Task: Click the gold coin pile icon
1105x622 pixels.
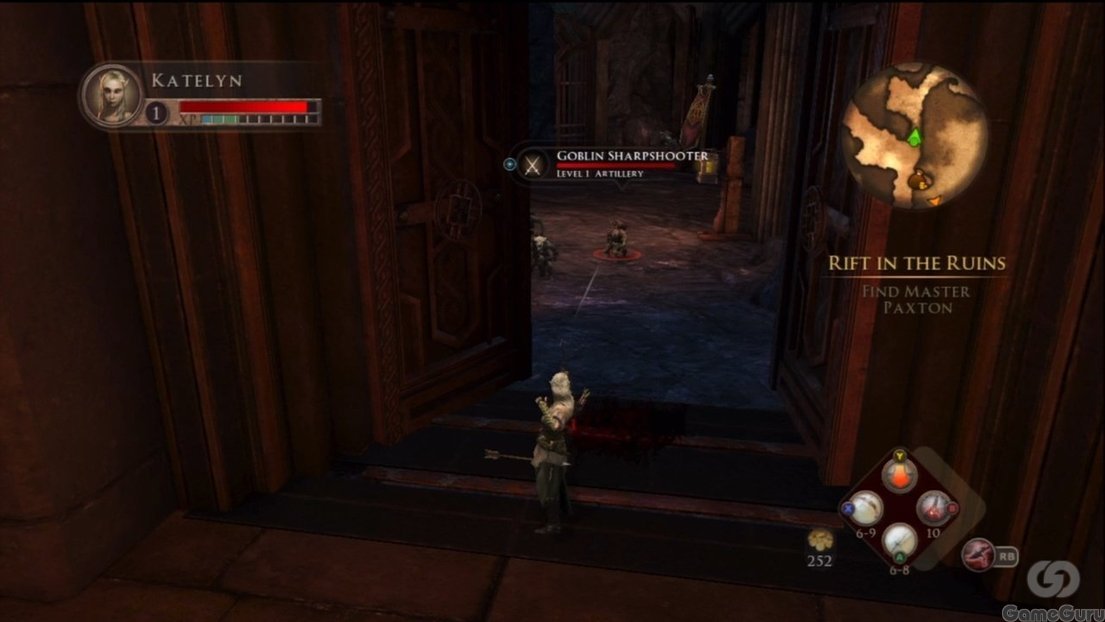Action: click(x=822, y=540)
